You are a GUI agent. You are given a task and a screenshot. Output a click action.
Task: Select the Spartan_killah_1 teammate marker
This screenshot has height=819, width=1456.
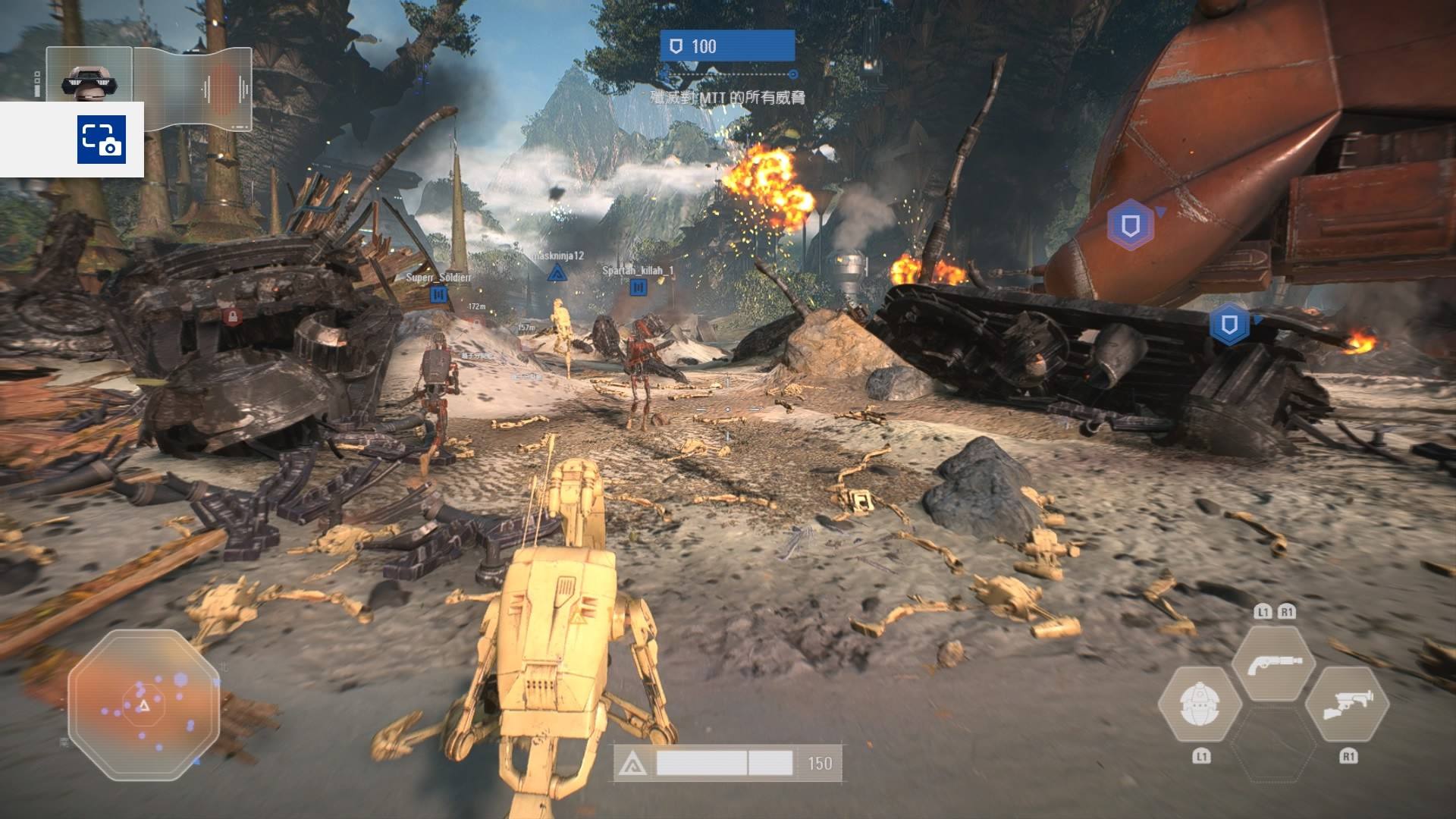coord(638,287)
